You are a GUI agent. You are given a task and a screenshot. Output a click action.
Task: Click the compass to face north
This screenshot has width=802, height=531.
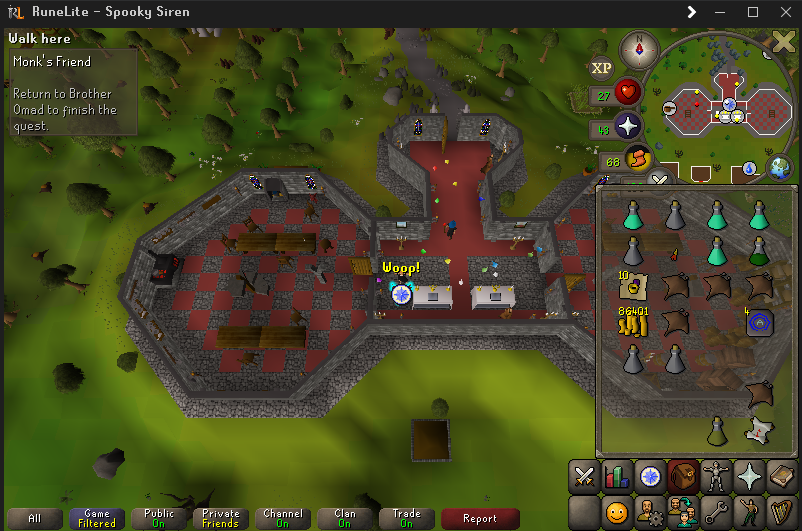tap(638, 48)
